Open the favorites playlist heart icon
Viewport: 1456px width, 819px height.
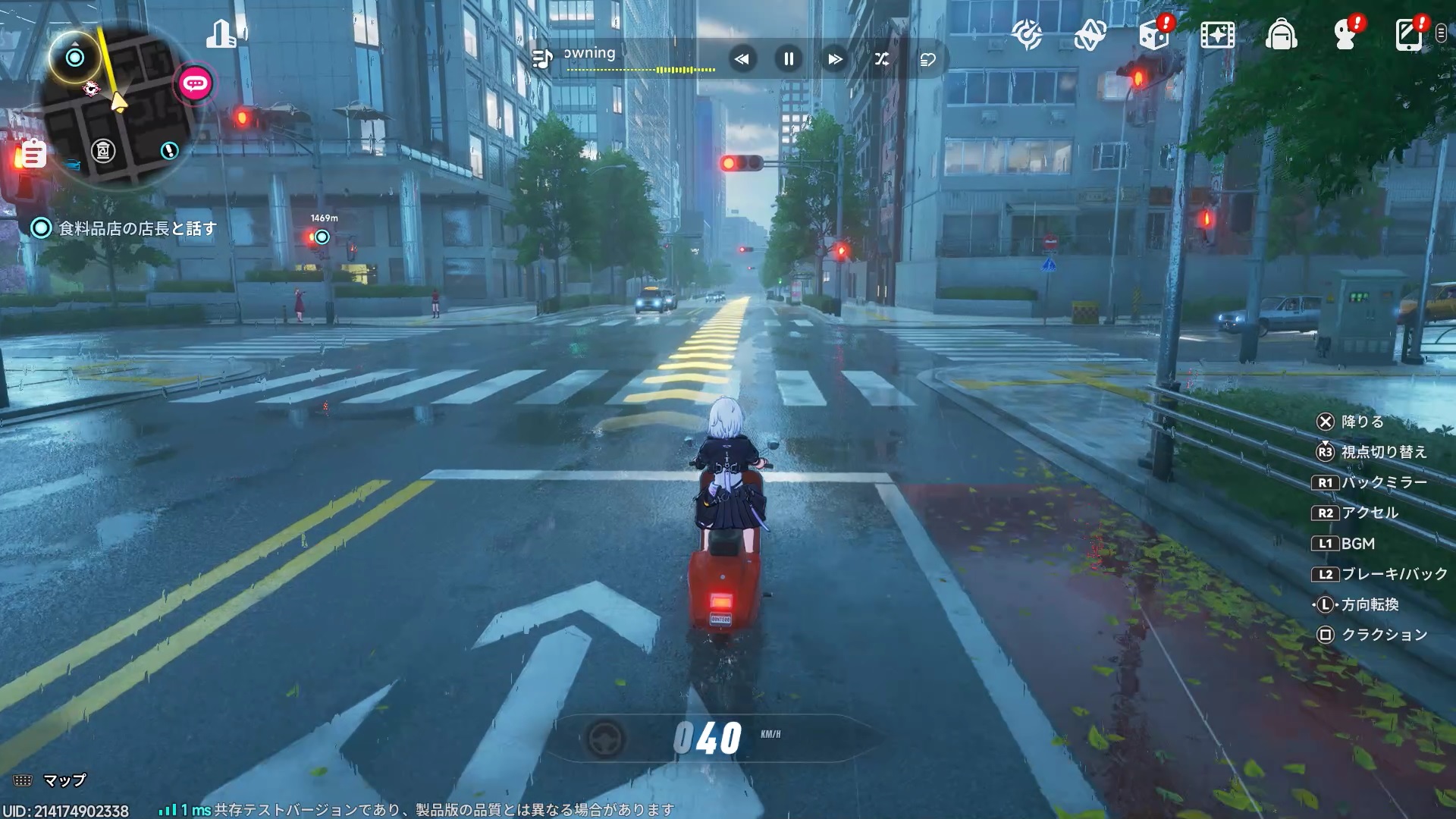(x=928, y=59)
